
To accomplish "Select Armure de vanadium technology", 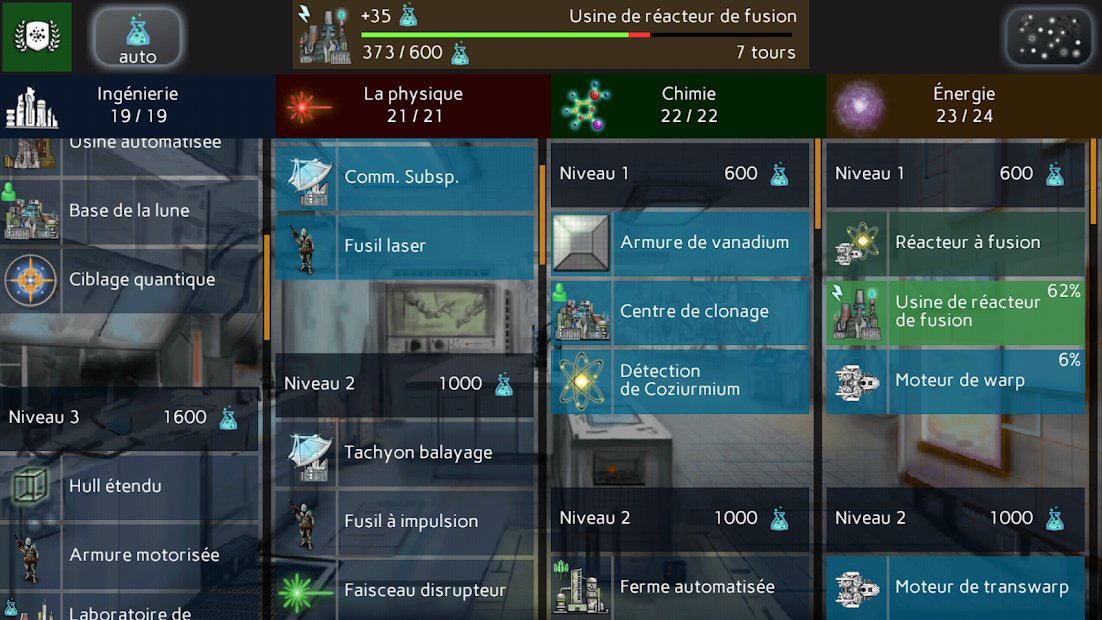I will [x=680, y=242].
